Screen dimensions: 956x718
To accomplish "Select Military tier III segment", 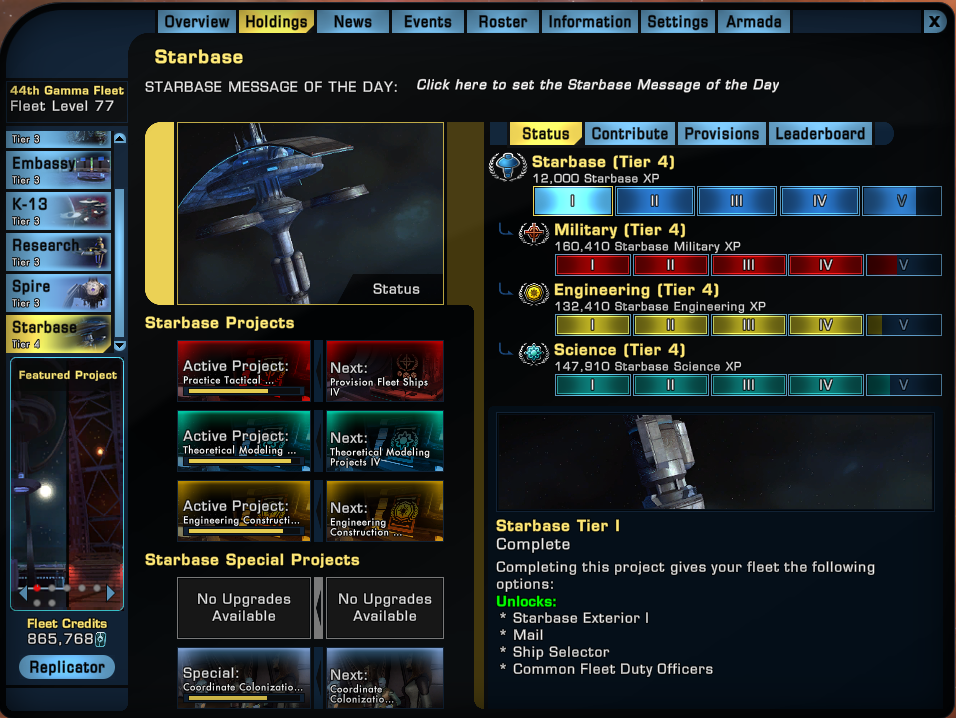I will coord(748,265).
